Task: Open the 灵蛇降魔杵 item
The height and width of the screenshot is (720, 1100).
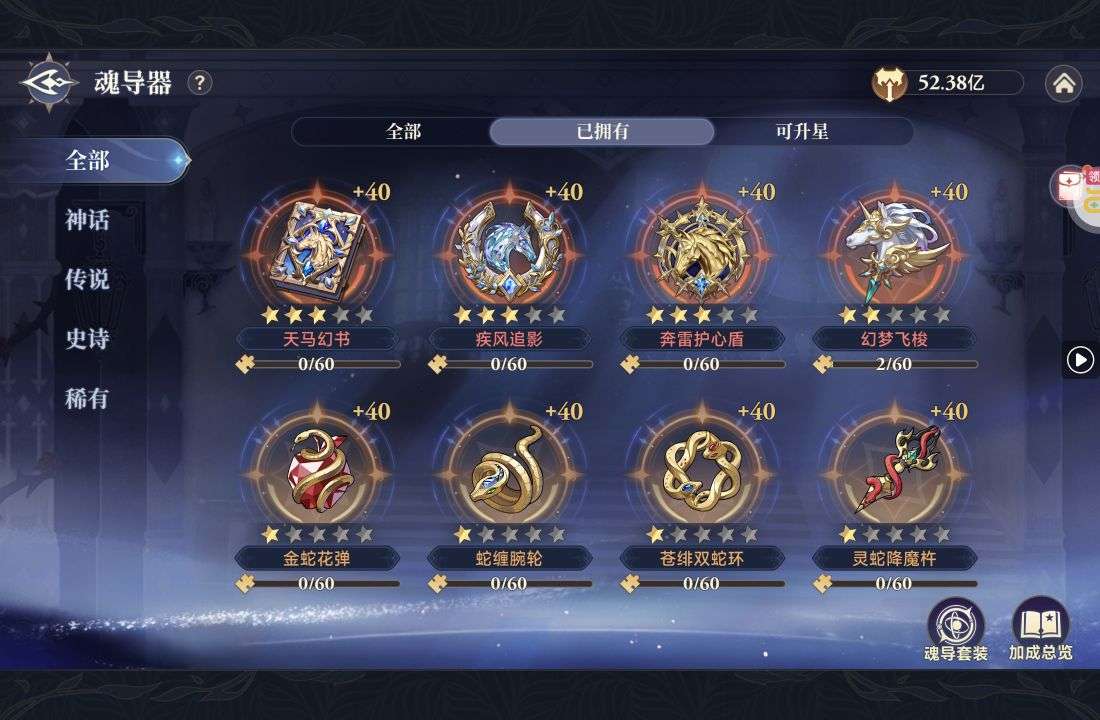Action: 894,467
